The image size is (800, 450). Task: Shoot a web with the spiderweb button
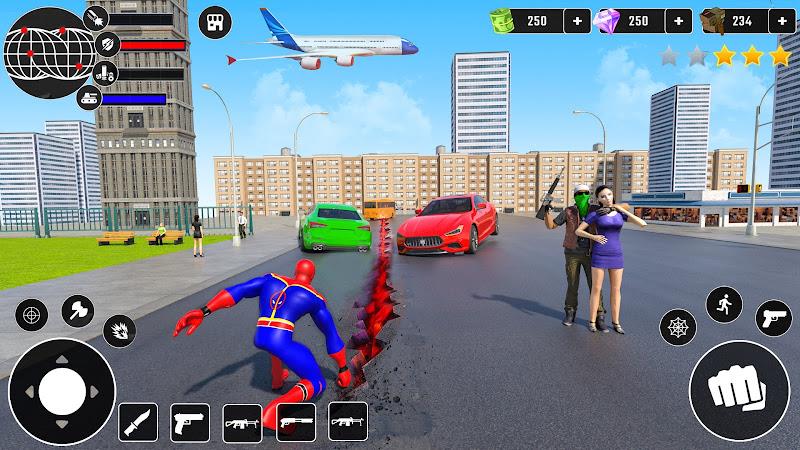678,327
